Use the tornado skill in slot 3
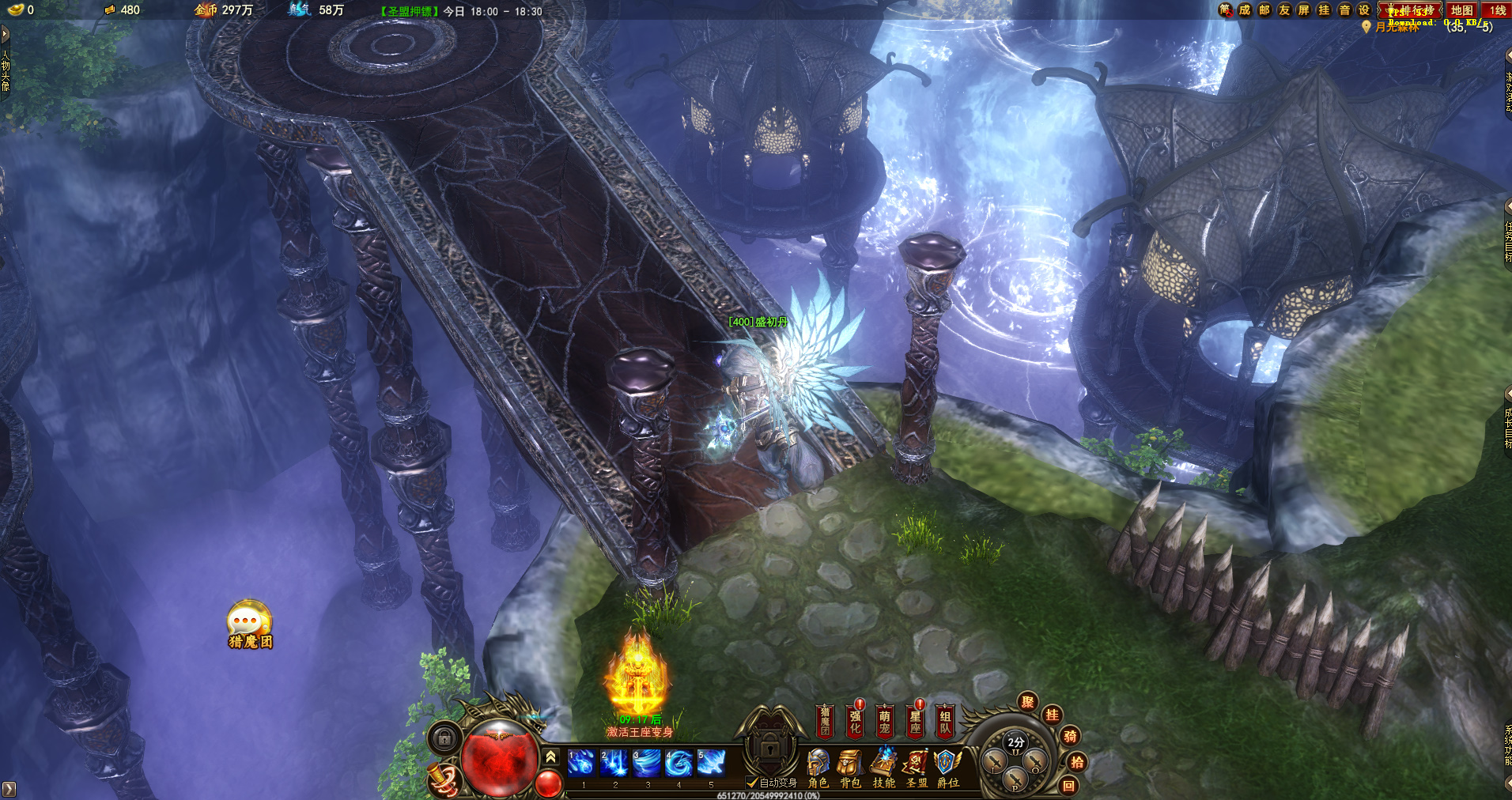This screenshot has height=800, width=1512. click(646, 763)
